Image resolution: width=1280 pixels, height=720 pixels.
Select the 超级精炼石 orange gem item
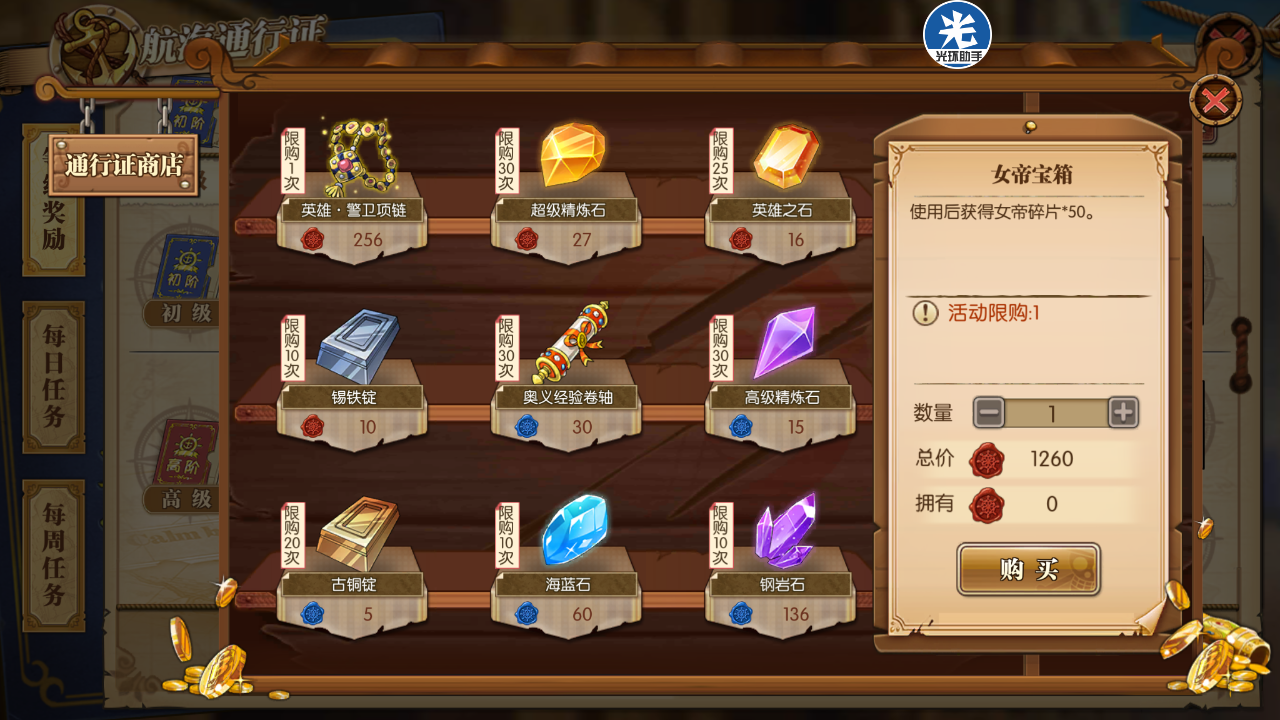[x=571, y=158]
